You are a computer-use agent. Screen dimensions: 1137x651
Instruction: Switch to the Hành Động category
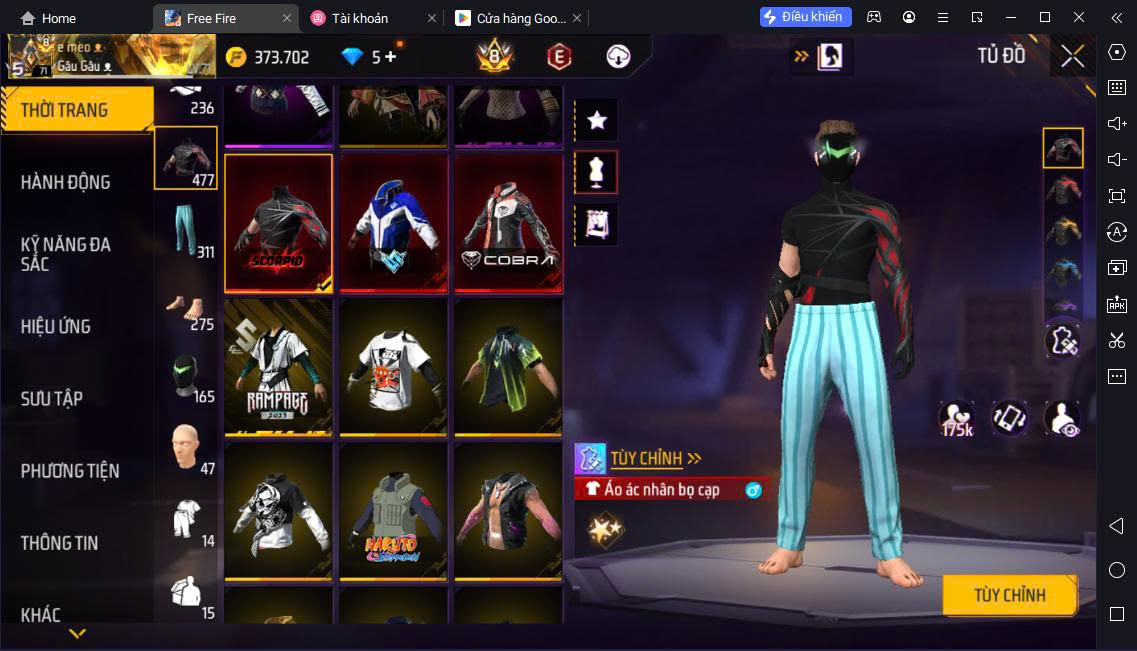(66, 182)
